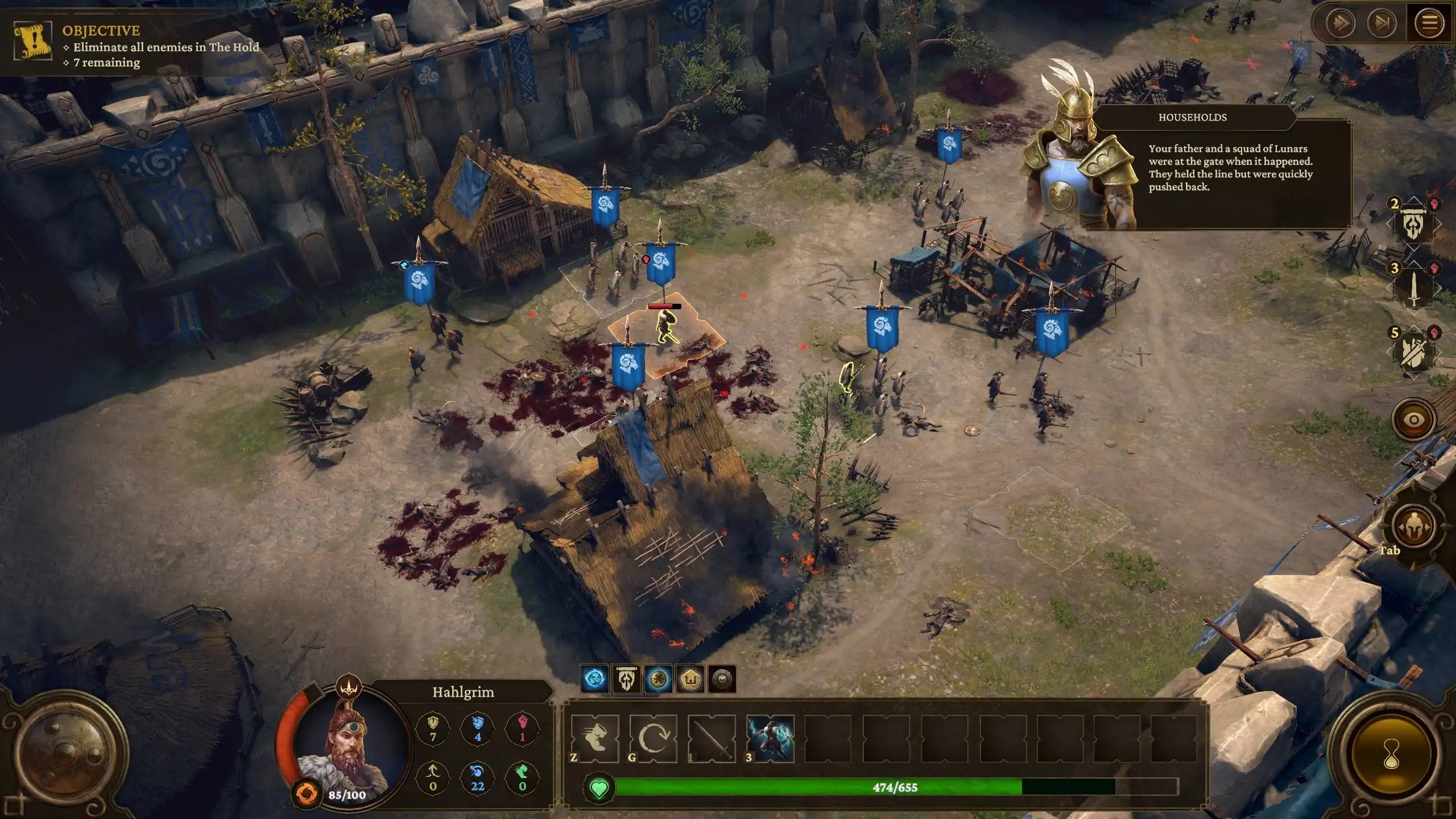Screen dimensions: 1456x819
Task: Activate the winged boot move ability
Action: pyautogui.click(x=595, y=738)
